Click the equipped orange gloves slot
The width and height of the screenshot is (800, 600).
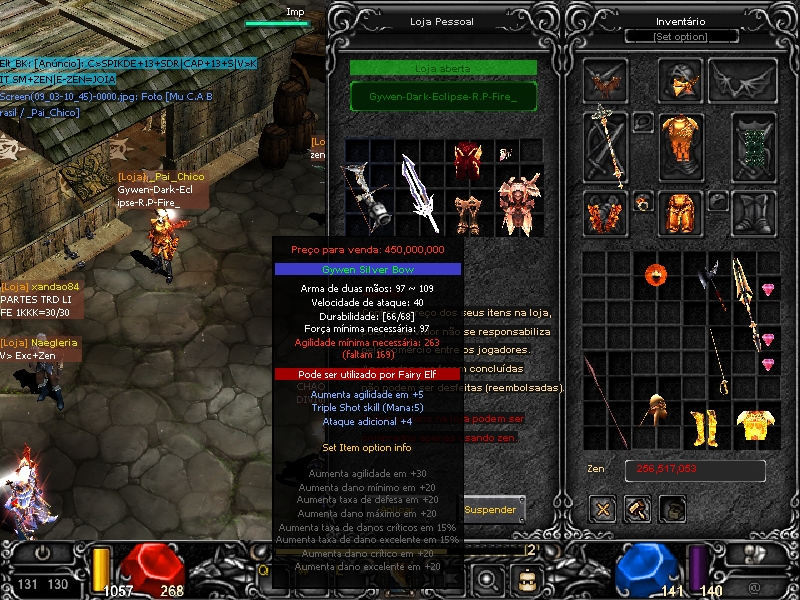tap(605, 212)
